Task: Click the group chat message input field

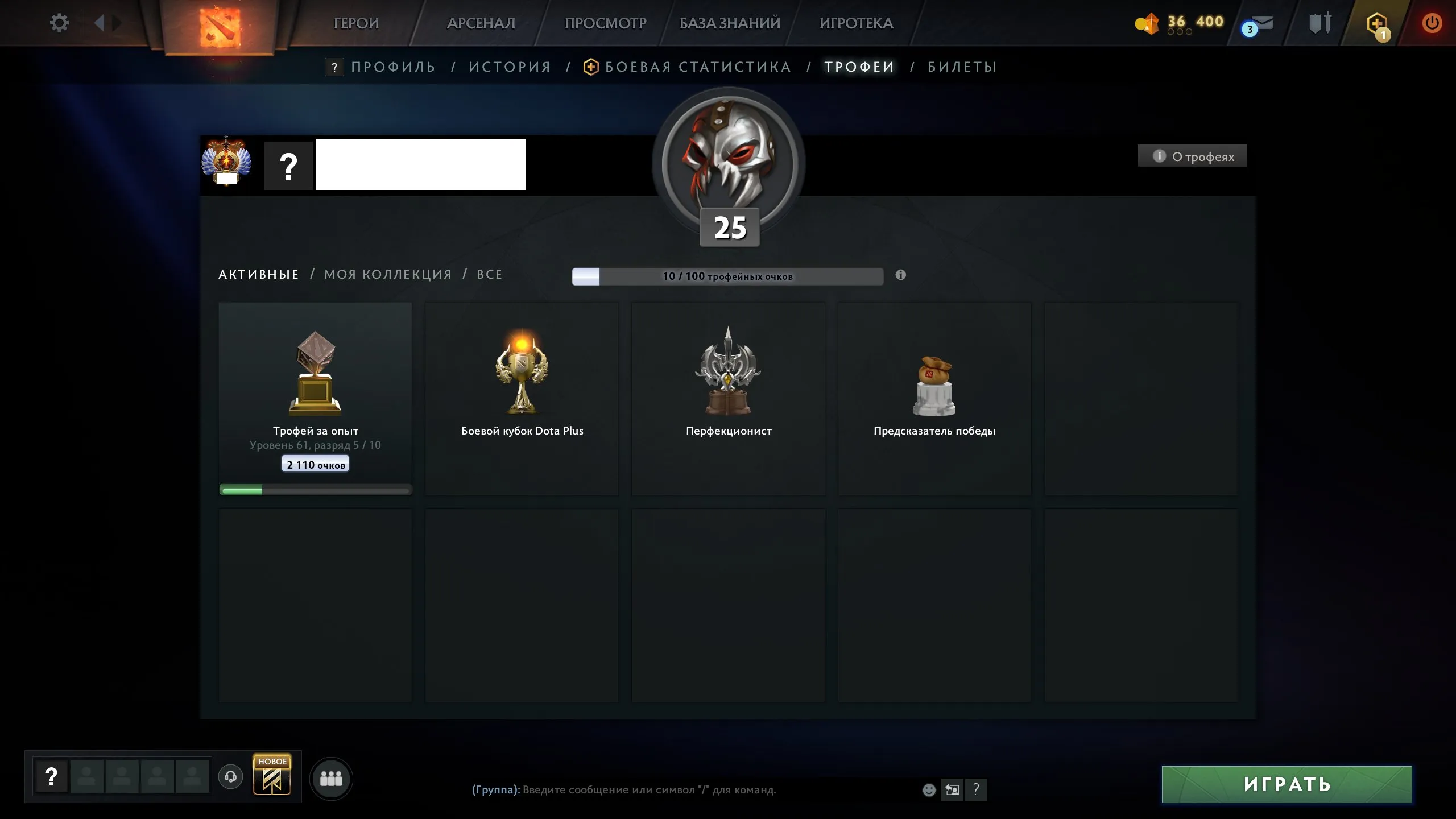Action: click(654, 790)
